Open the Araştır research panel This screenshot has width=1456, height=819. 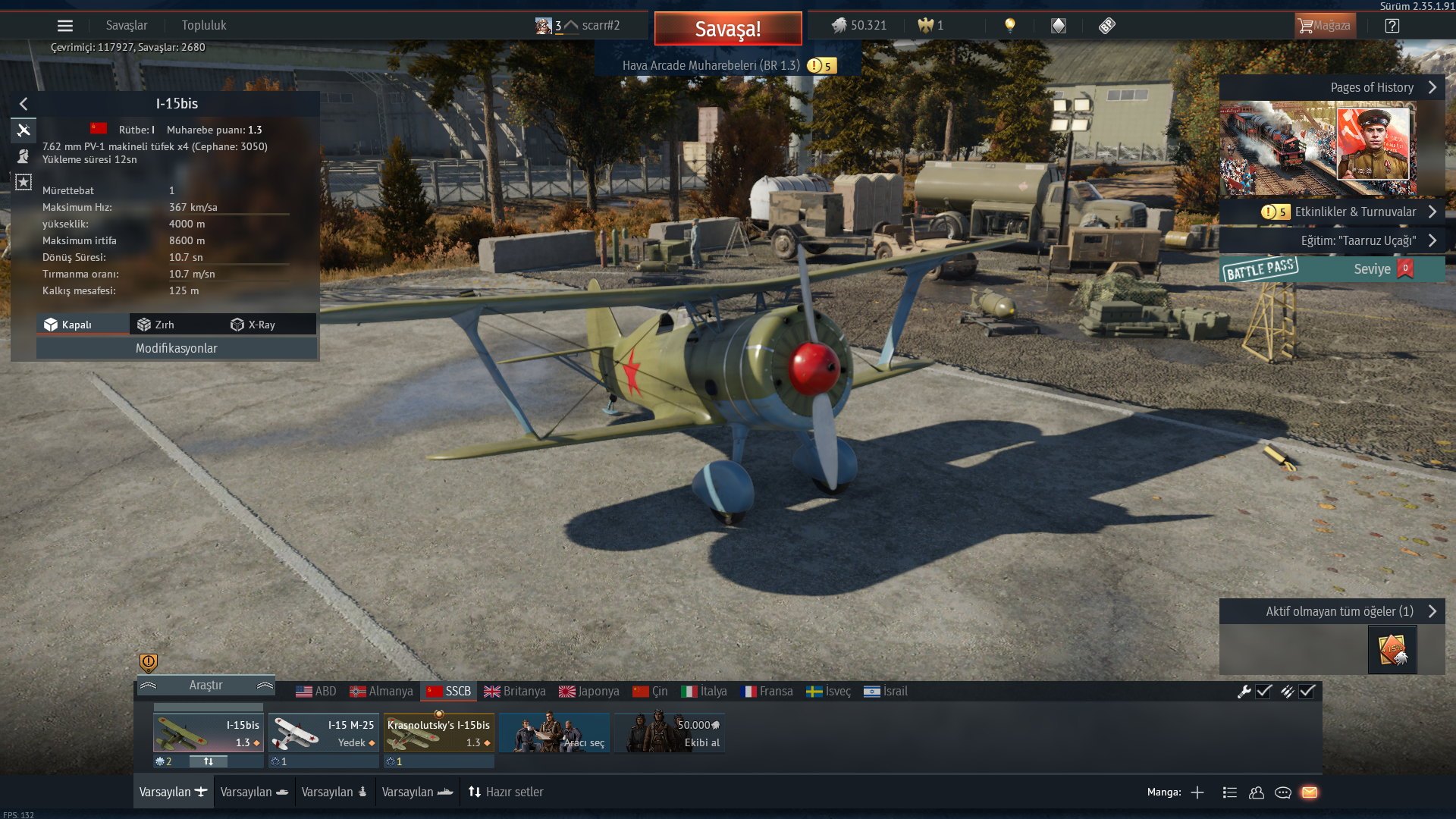pyautogui.click(x=206, y=686)
